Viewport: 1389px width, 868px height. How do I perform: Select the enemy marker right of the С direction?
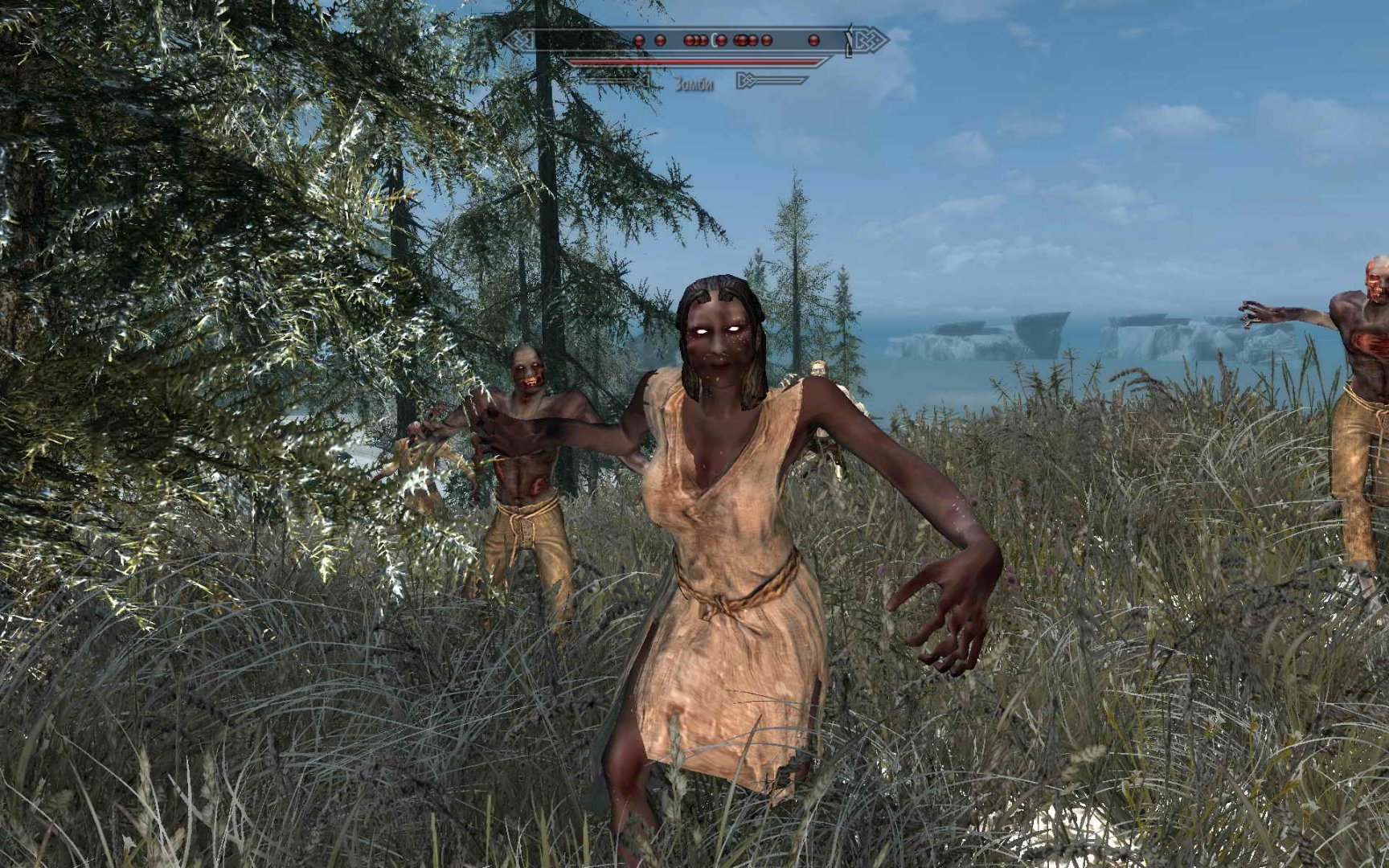(721, 39)
